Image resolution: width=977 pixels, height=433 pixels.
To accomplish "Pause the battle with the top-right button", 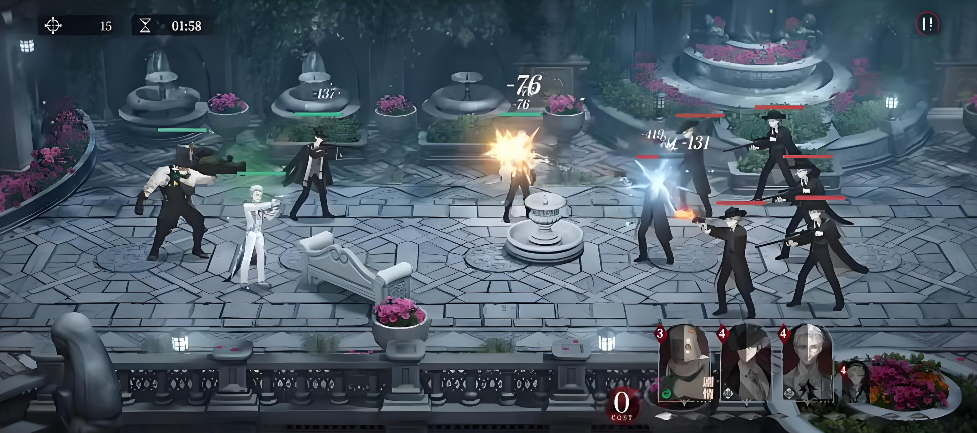I will 929,24.
